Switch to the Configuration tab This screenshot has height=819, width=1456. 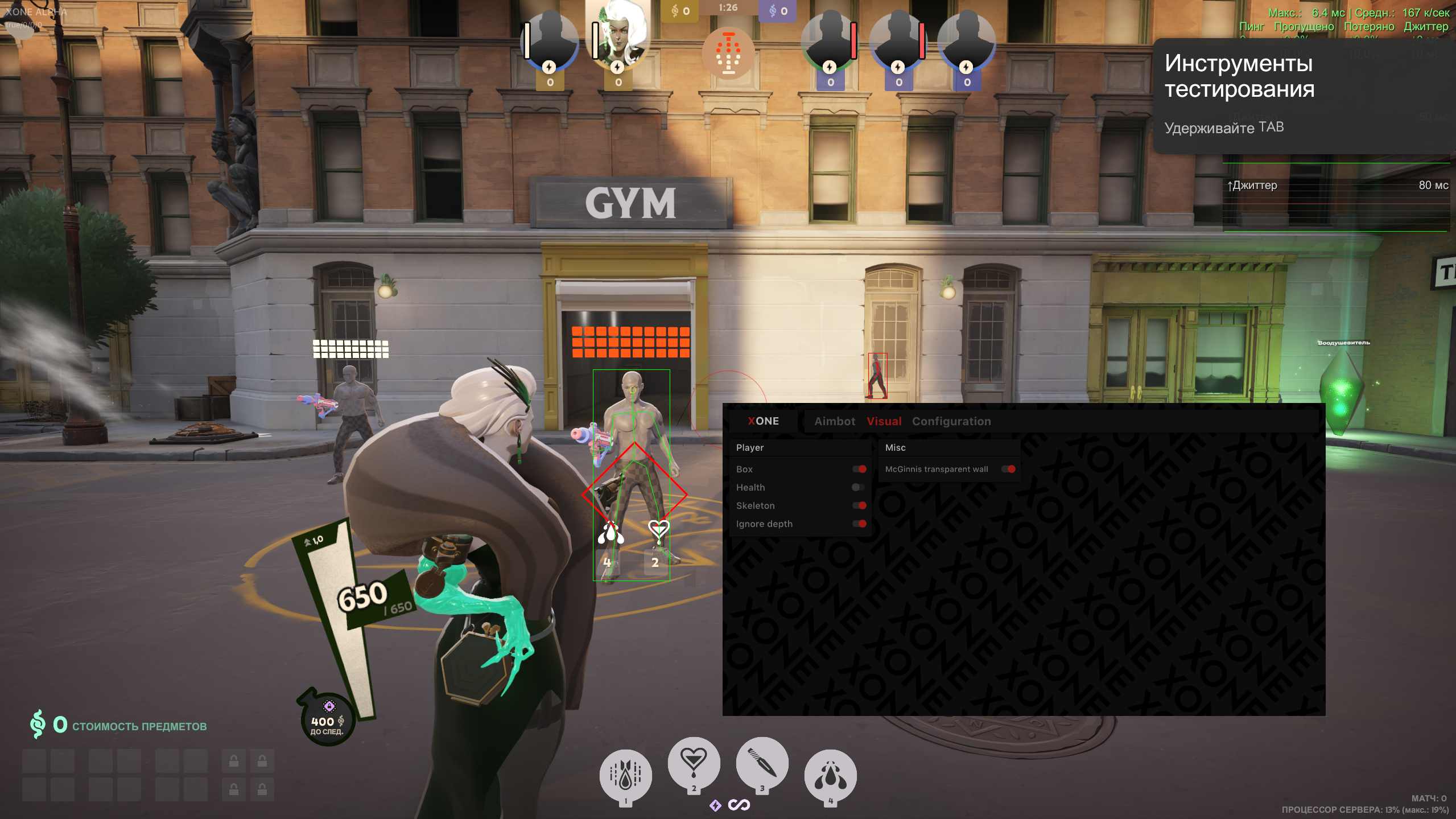click(x=951, y=421)
